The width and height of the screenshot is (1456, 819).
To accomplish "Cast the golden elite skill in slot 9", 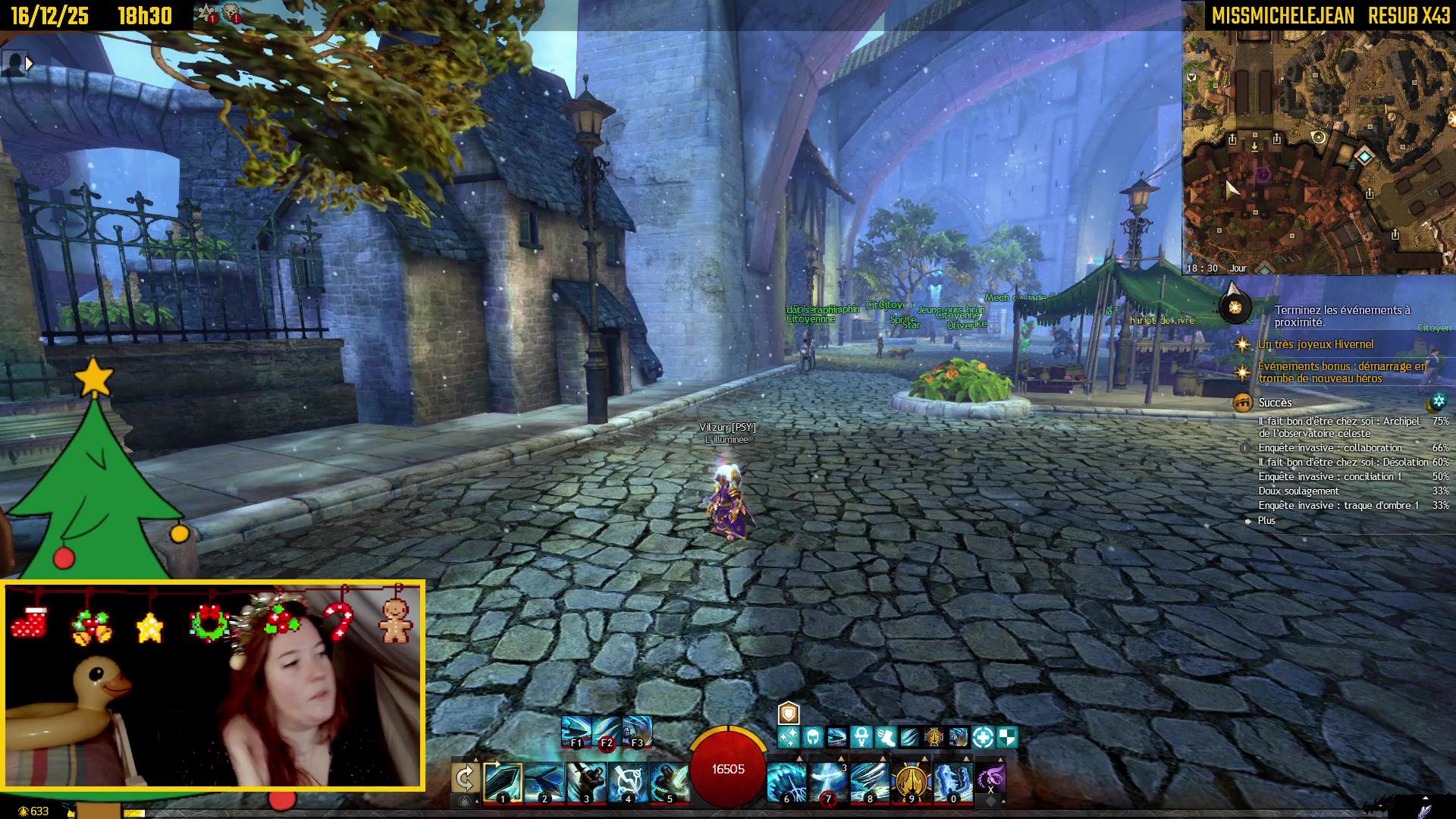I will [912, 782].
